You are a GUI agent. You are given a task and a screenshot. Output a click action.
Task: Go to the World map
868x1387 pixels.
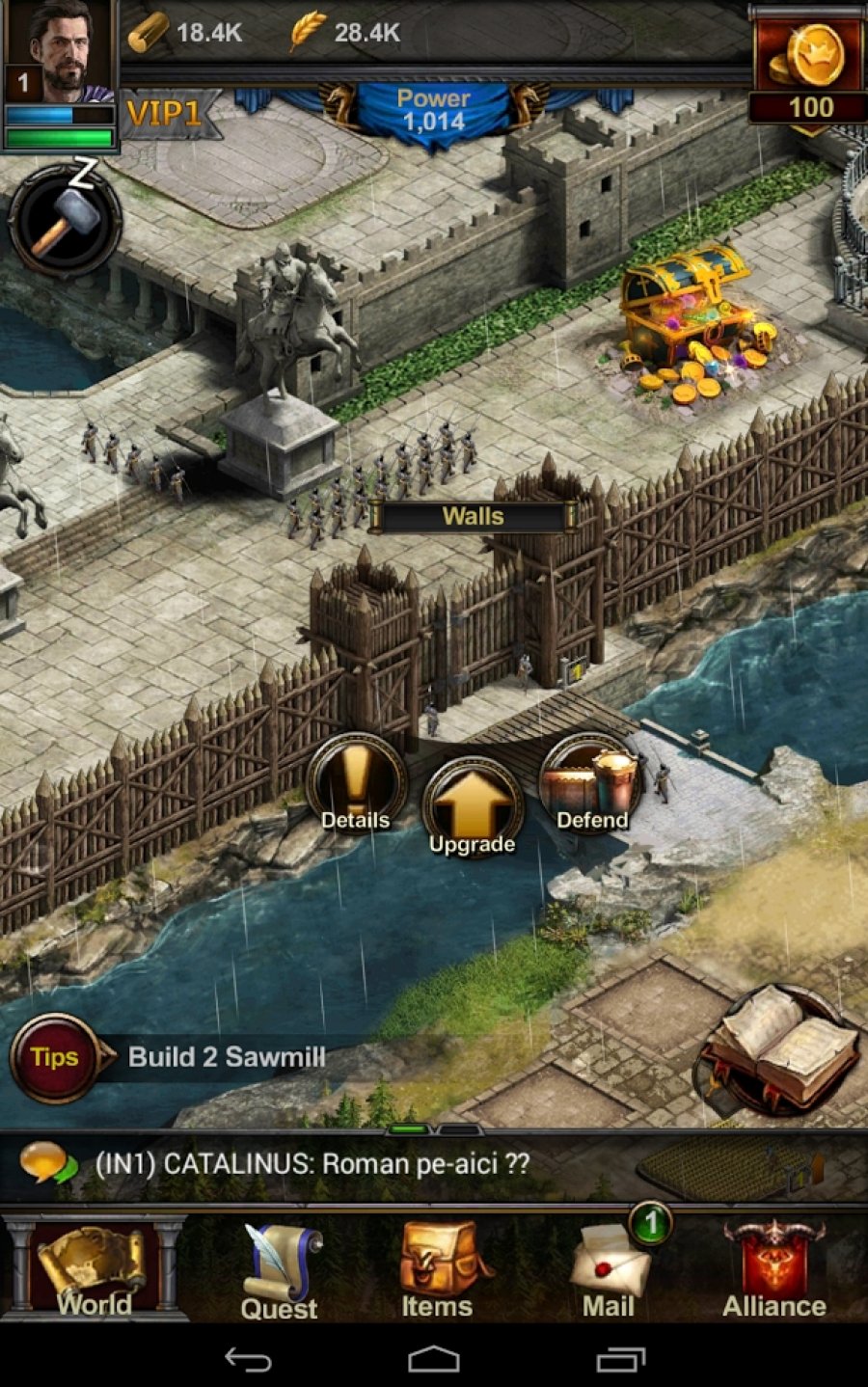pos(94,1268)
